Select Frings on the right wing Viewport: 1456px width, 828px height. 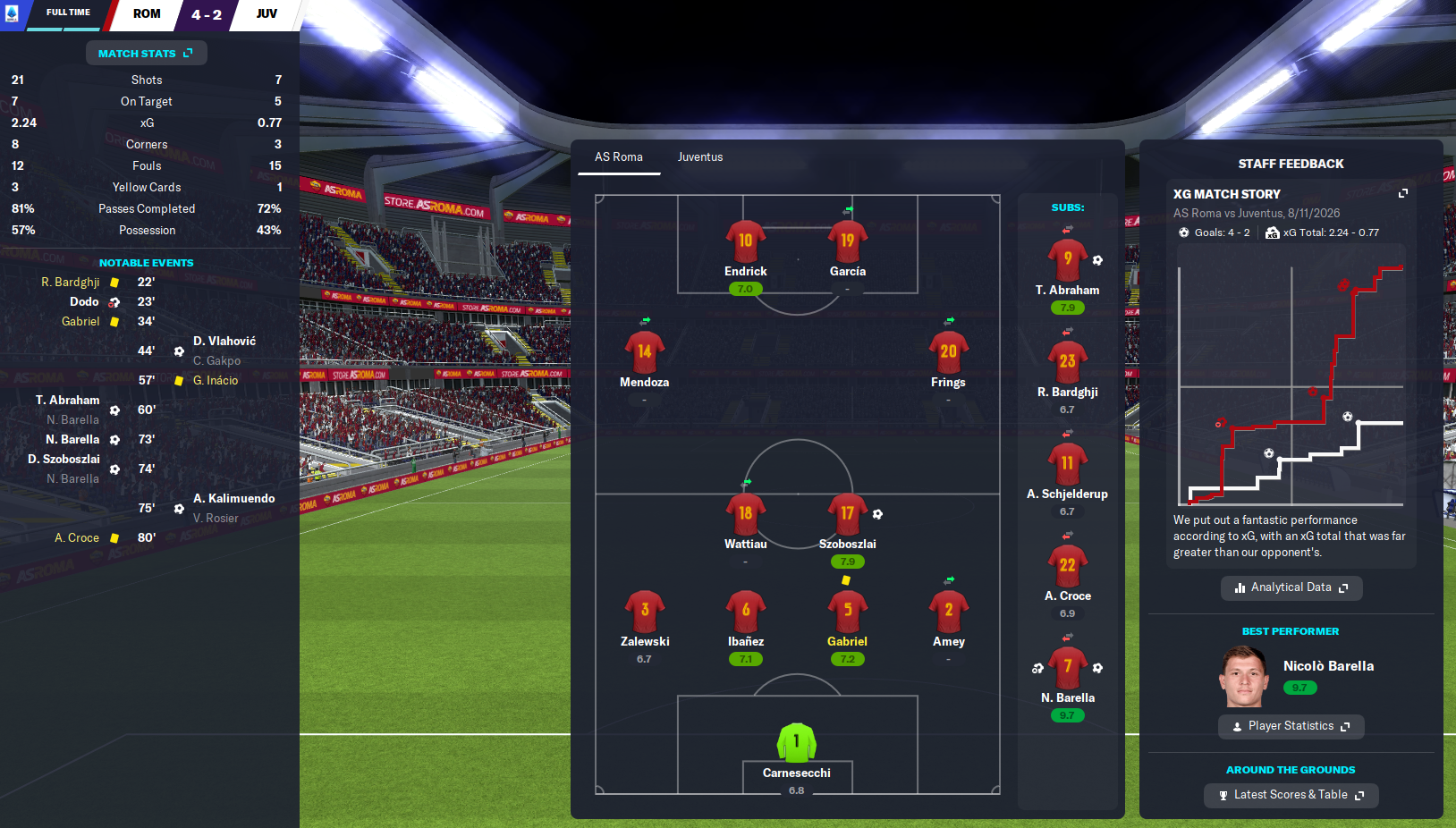[x=948, y=352]
